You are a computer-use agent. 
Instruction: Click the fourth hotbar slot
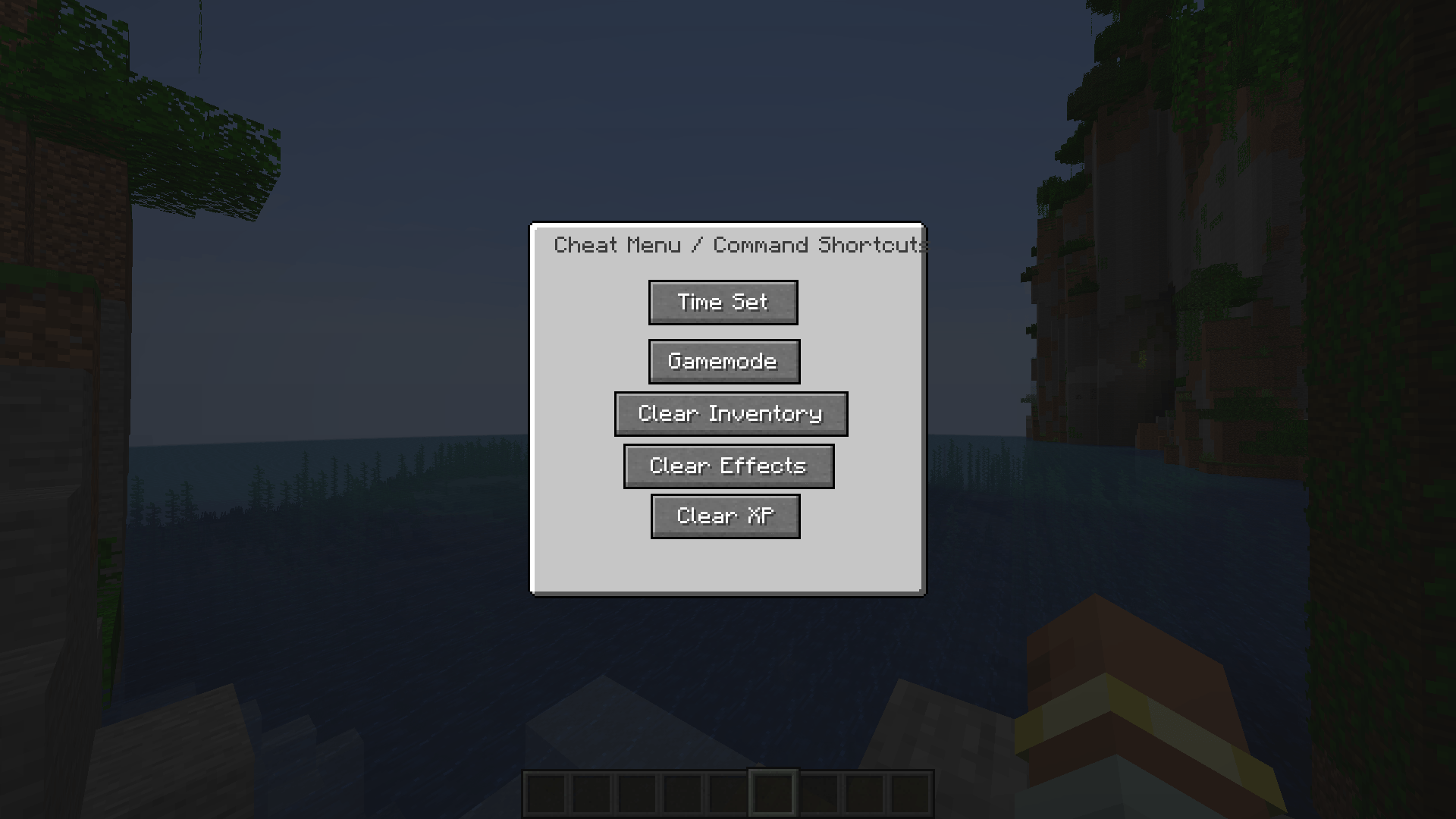click(682, 795)
